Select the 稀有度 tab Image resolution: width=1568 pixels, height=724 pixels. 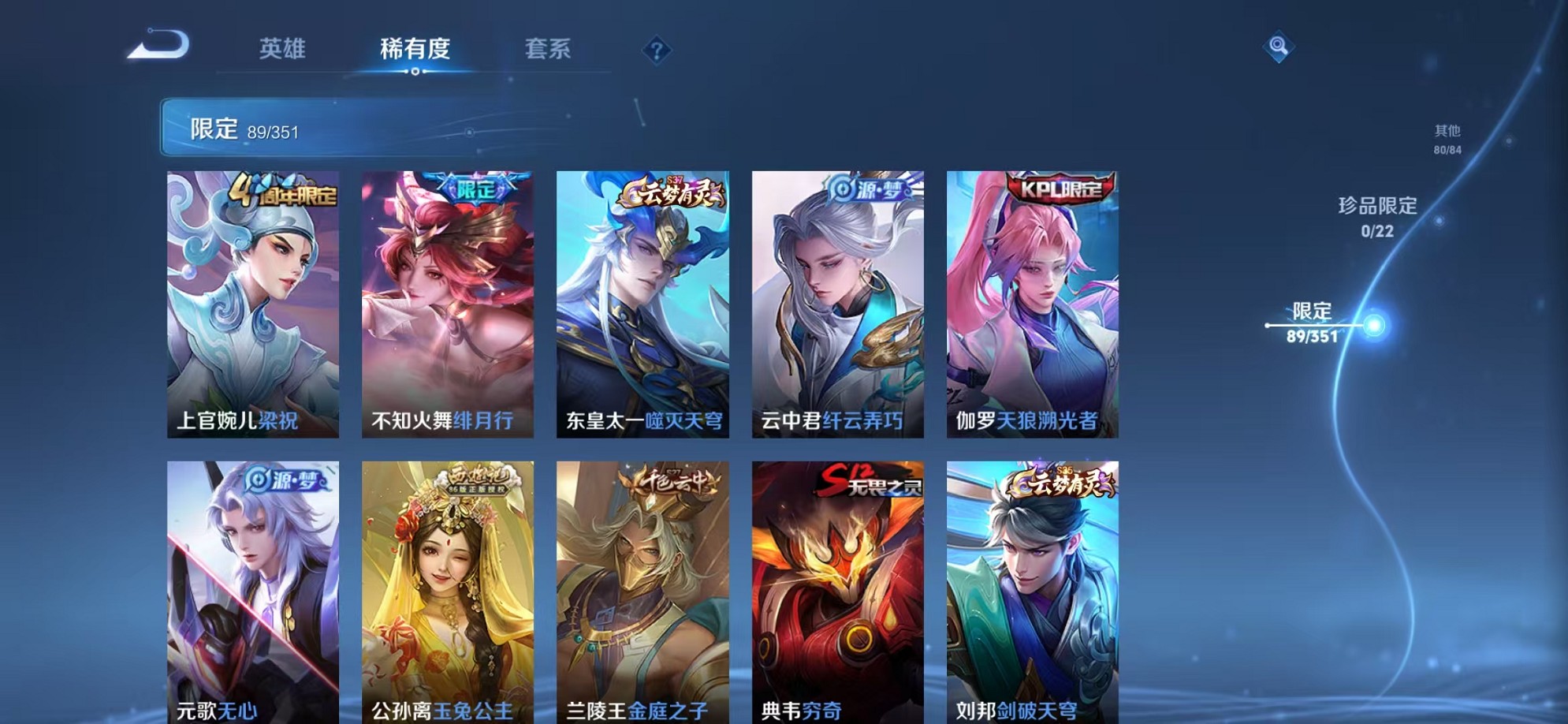coord(415,49)
